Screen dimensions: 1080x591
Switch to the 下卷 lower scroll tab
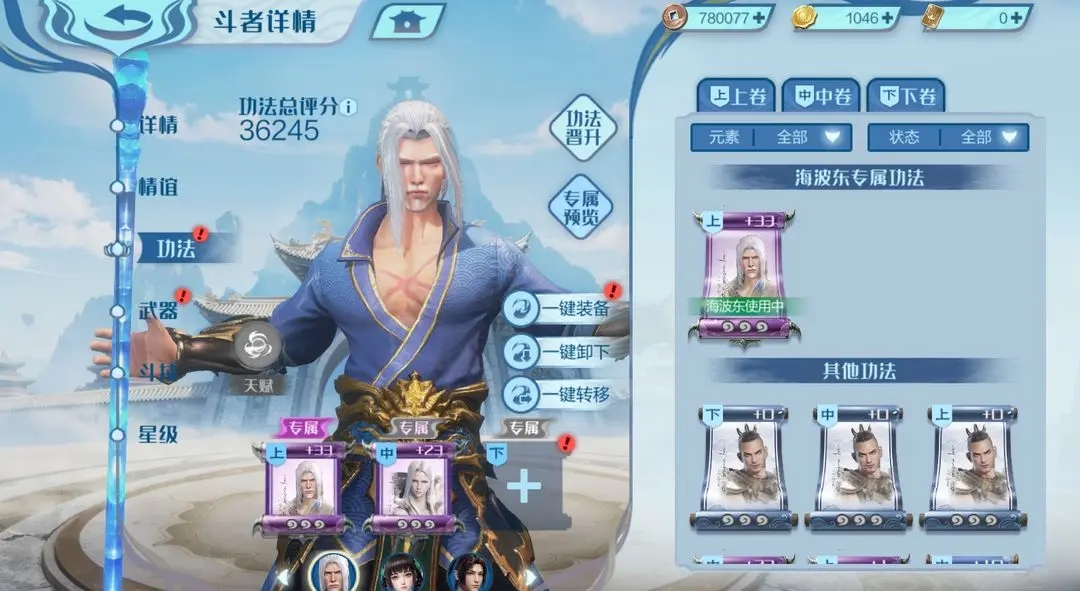pyautogui.click(x=905, y=97)
